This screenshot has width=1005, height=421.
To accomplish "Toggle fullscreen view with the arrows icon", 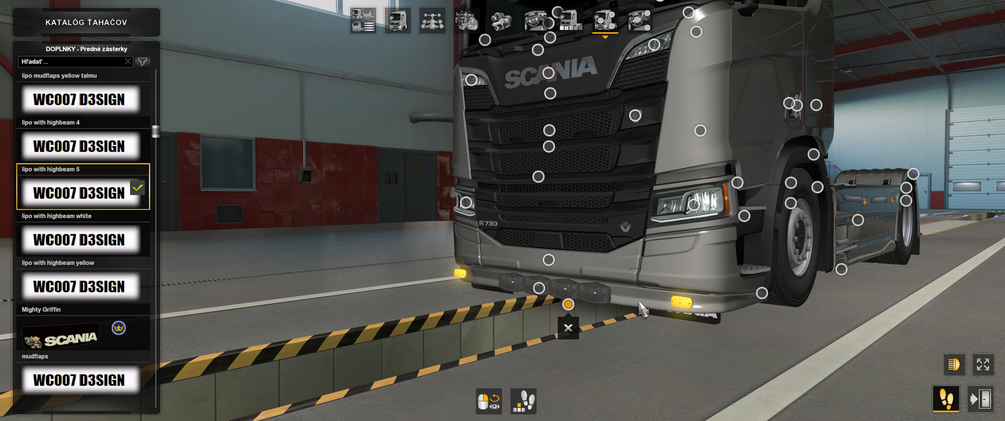I will click(x=983, y=365).
